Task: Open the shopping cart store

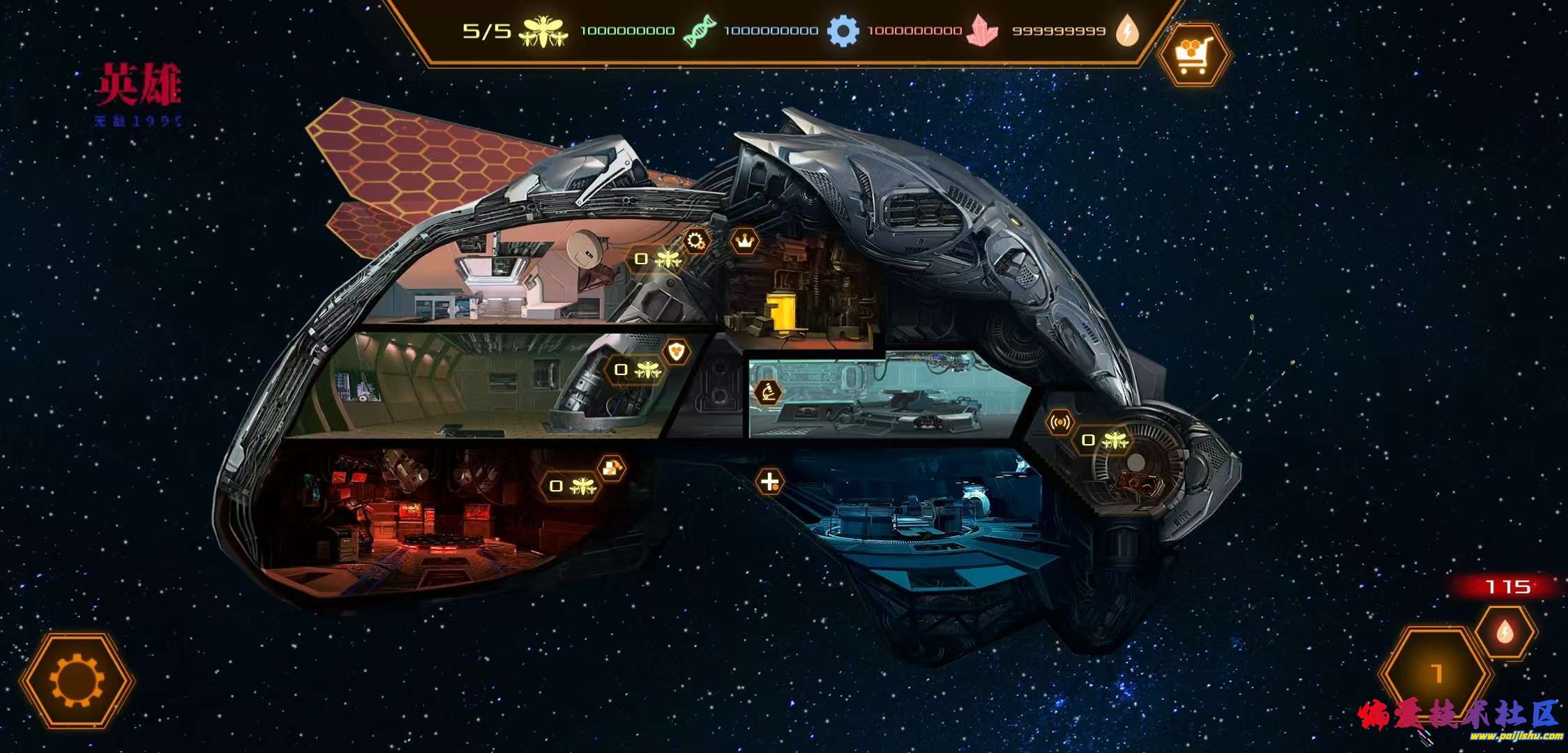Action: [x=1194, y=55]
